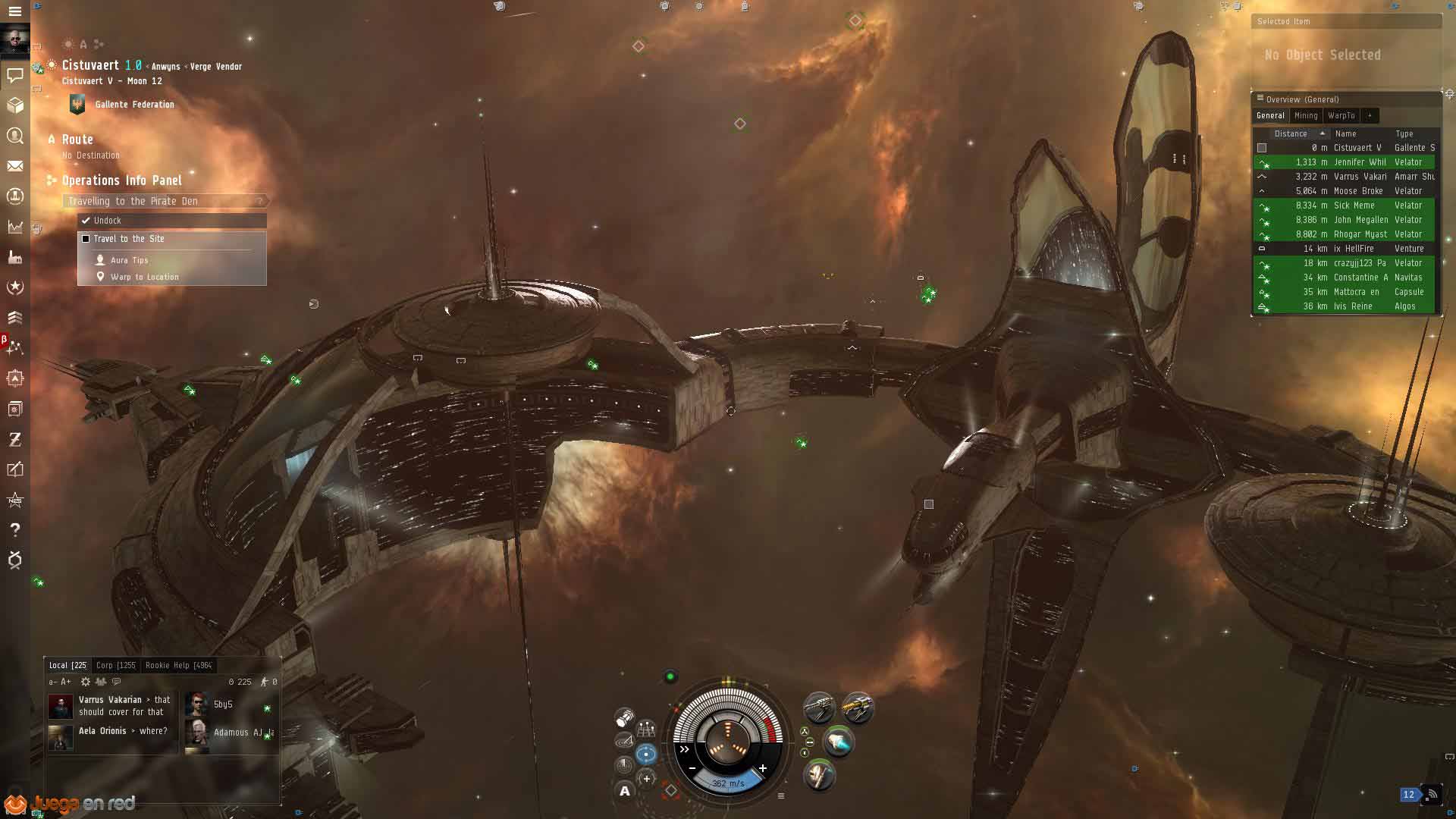Screen dimensions: 1456x819
Task: Click Warp to Location in Operations panel
Action: point(144,277)
